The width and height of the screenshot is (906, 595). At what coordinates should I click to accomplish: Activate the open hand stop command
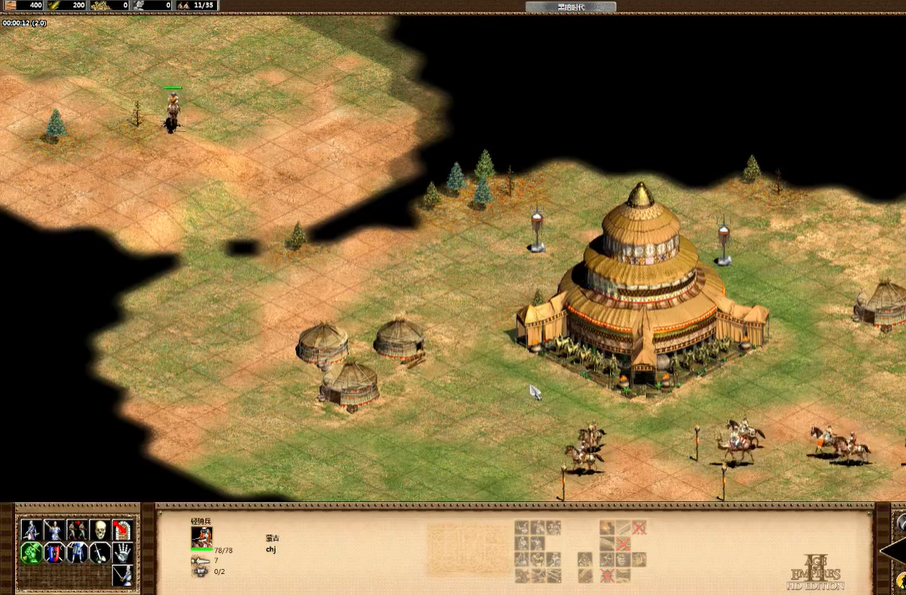click(122, 553)
